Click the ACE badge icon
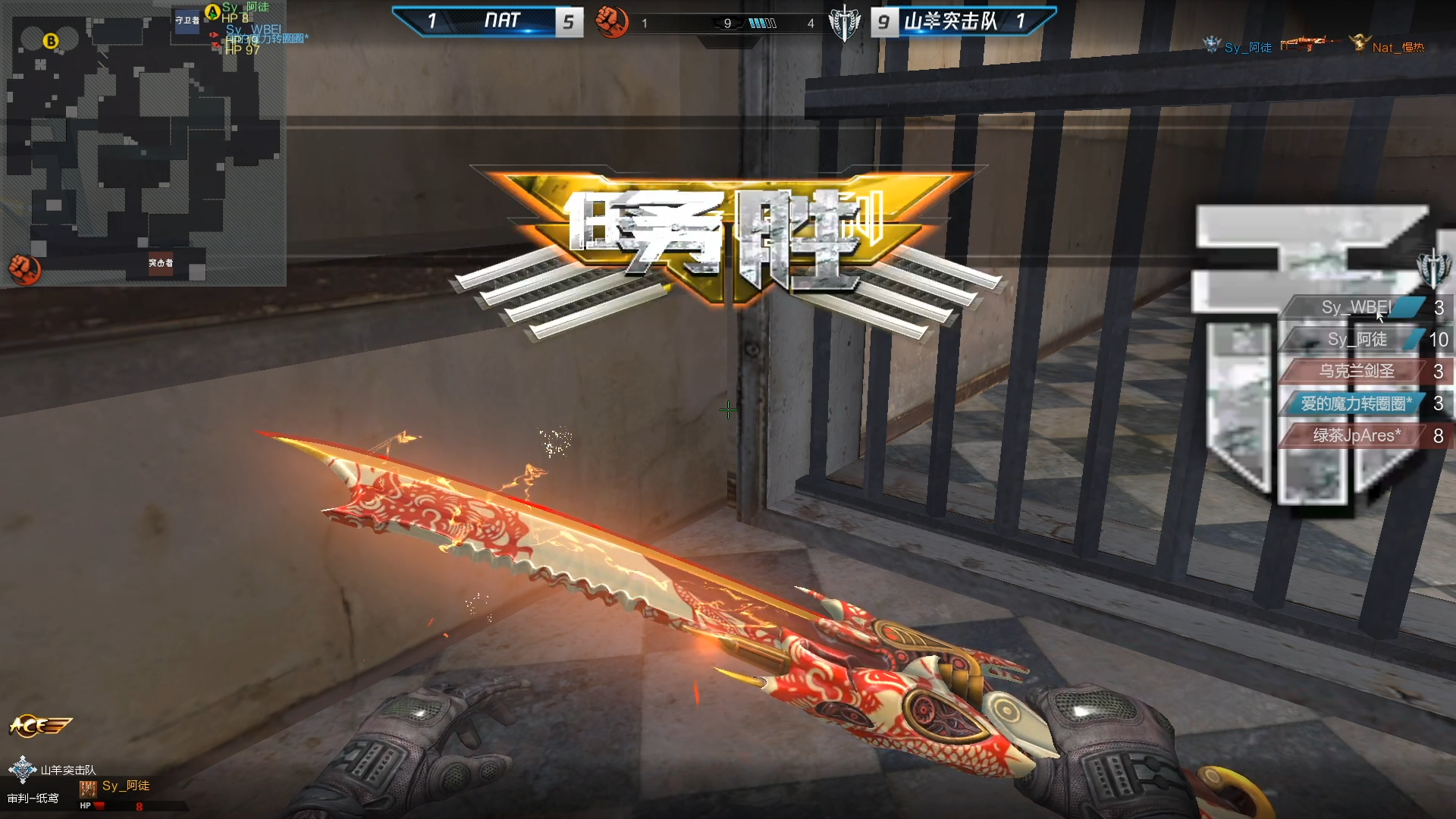The image size is (1456, 819). 39,726
